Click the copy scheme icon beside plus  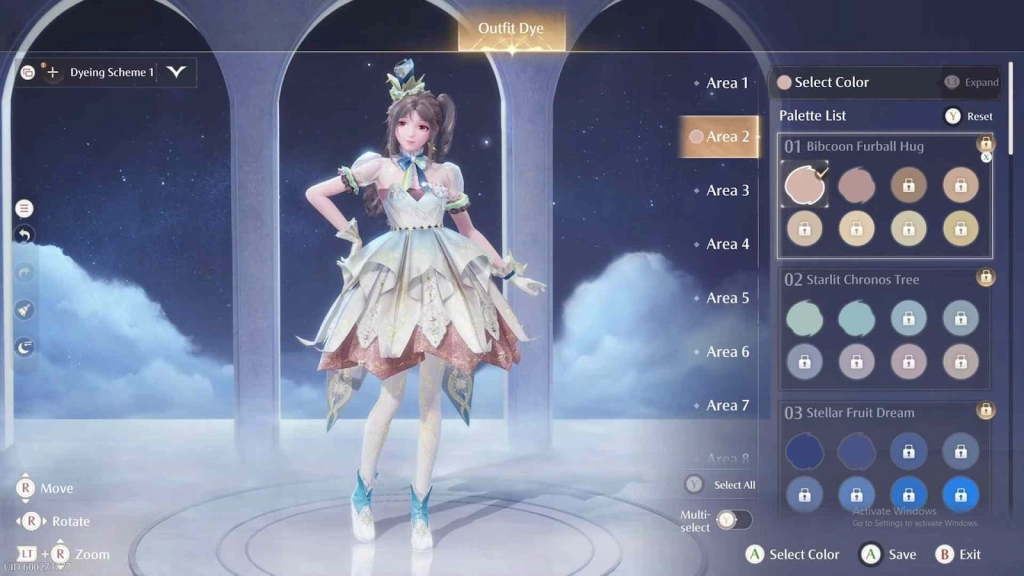(28, 72)
